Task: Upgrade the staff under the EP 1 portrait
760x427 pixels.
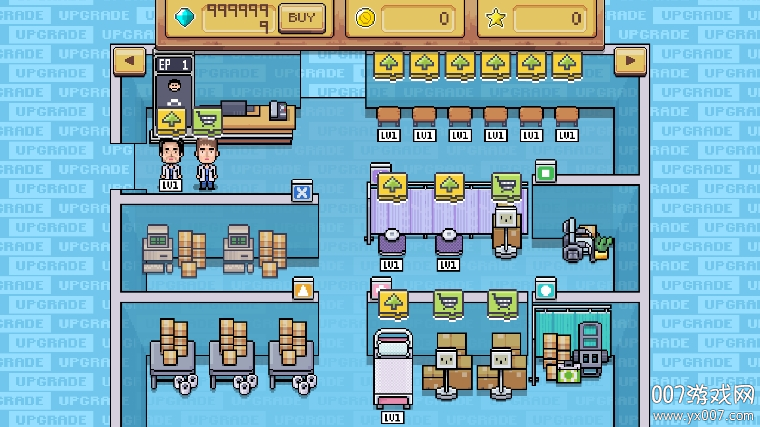Action: pyautogui.click(x=172, y=120)
